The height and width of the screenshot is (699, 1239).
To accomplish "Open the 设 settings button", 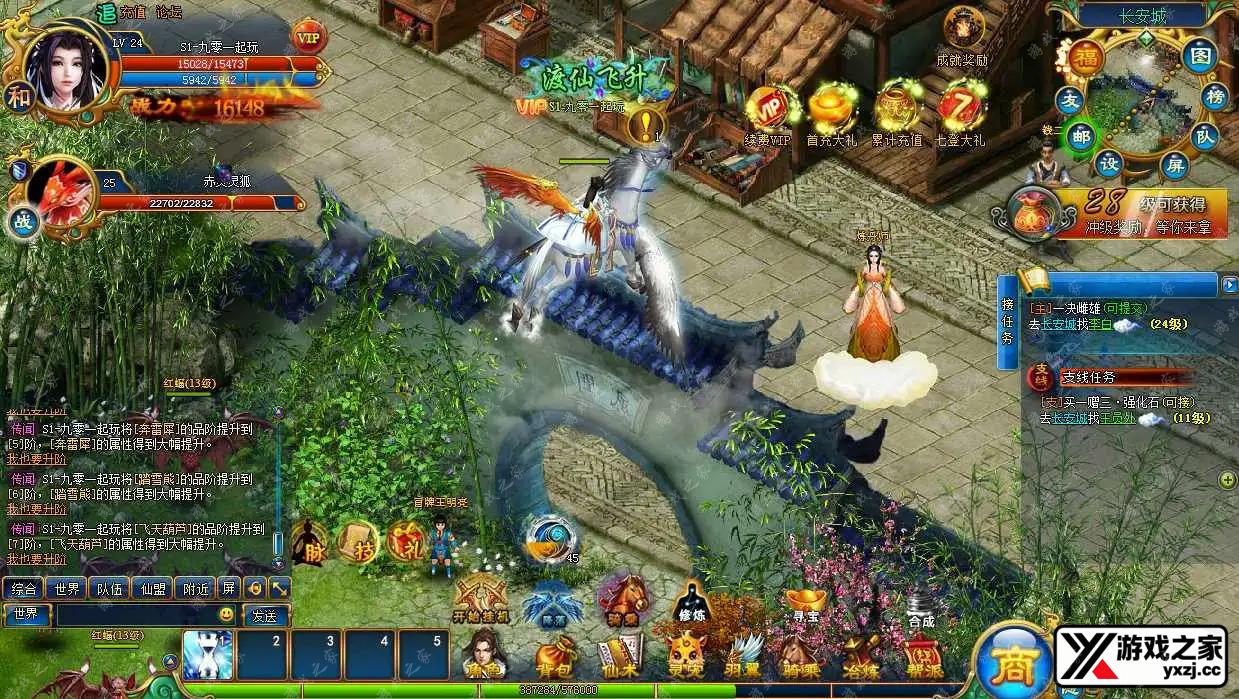I will [x=1109, y=165].
